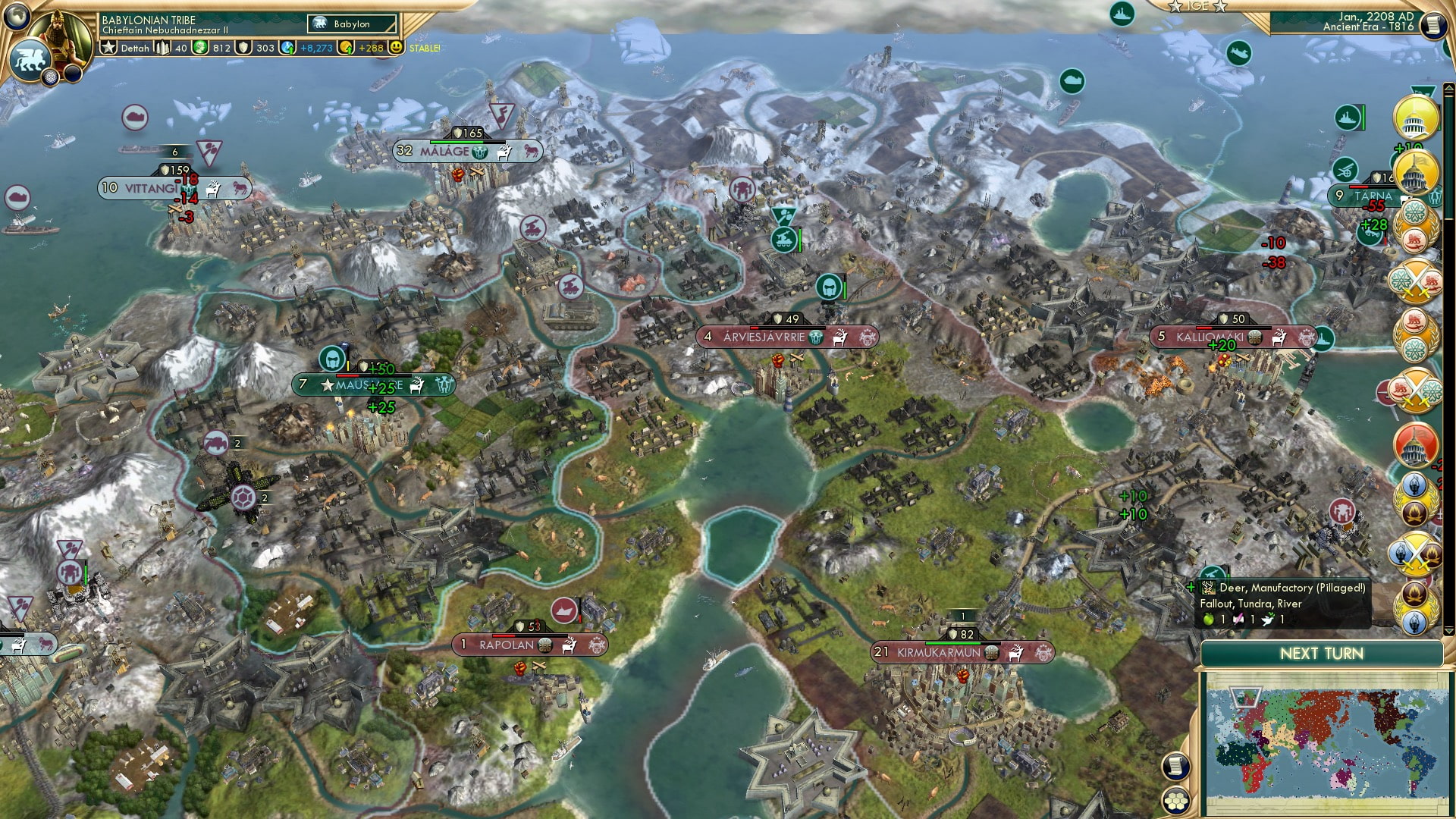Click the shield icon showing 303 culture
The height and width of the screenshot is (819, 1456).
tap(243, 48)
